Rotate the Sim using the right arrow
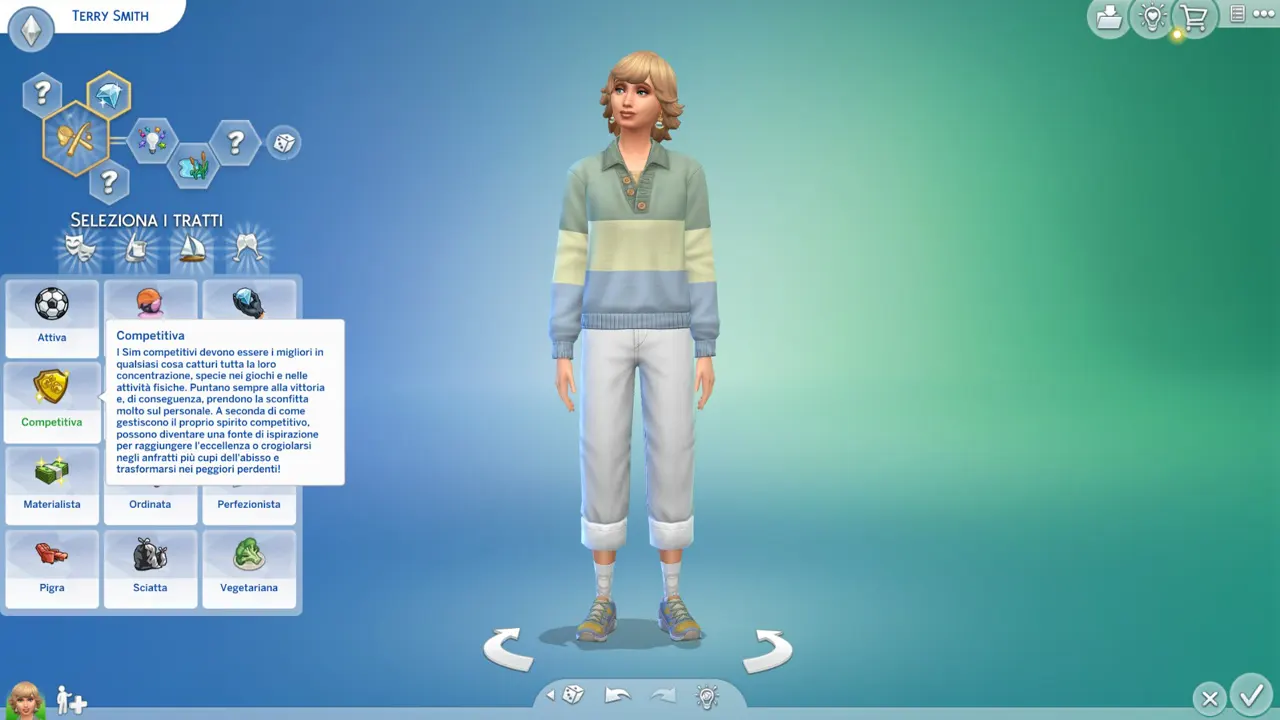 click(767, 650)
